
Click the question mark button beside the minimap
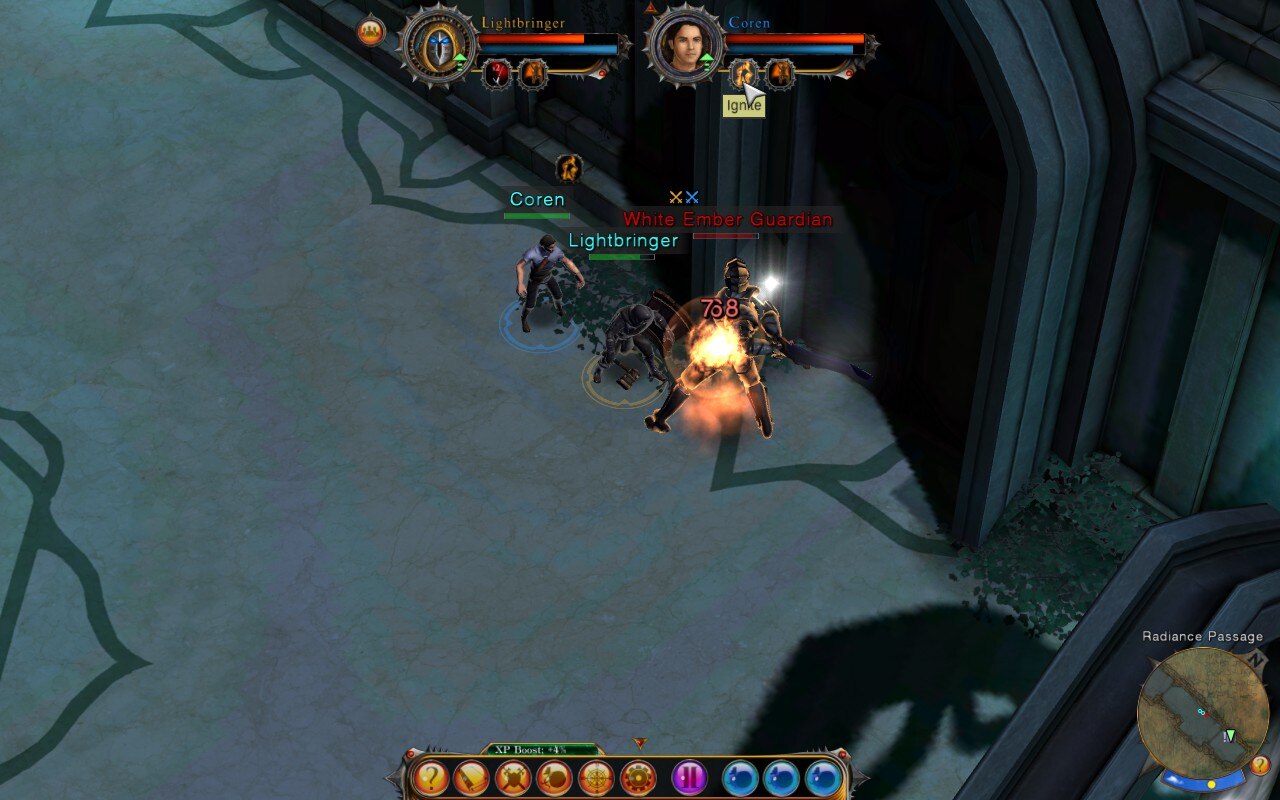coord(1260,765)
